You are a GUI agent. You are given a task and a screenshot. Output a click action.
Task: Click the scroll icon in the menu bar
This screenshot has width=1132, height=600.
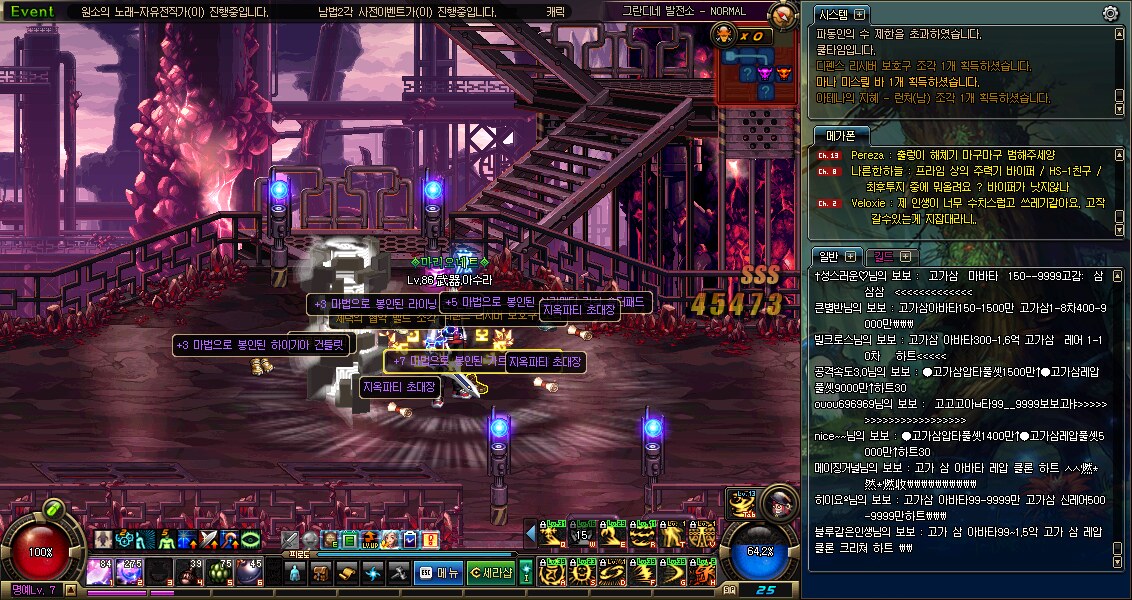coord(347,573)
